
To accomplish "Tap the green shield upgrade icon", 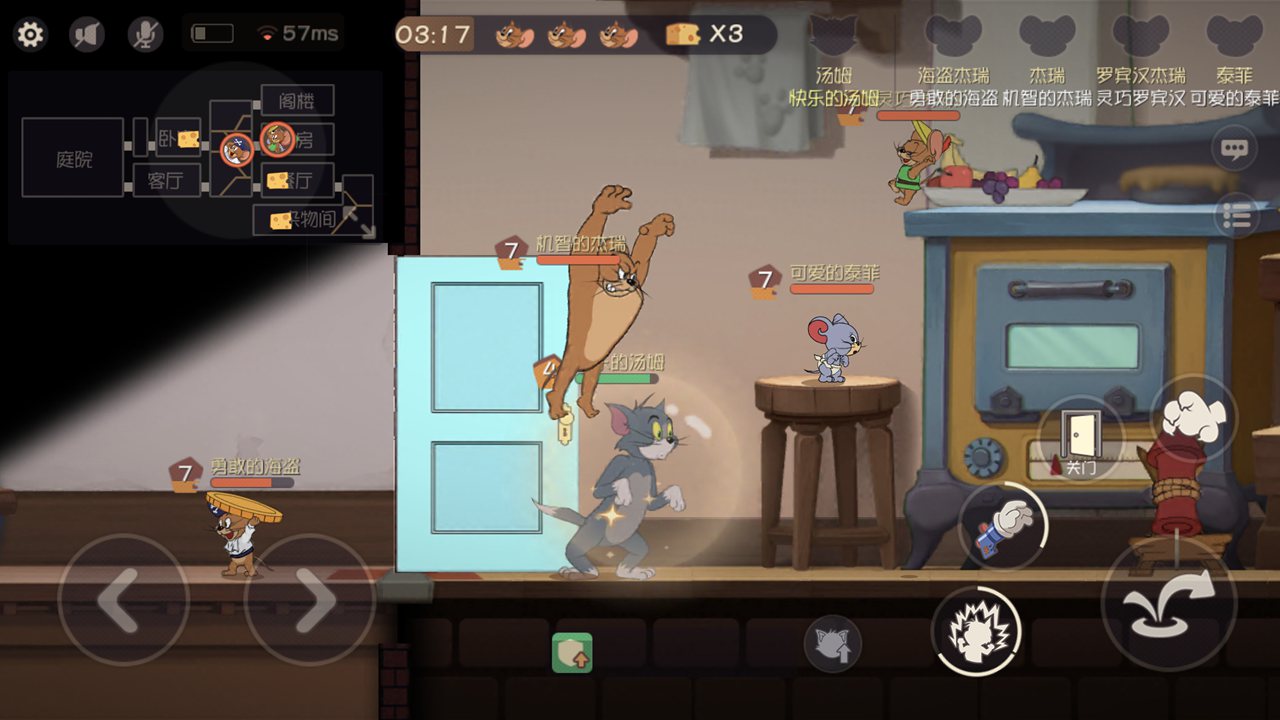I will [572, 652].
